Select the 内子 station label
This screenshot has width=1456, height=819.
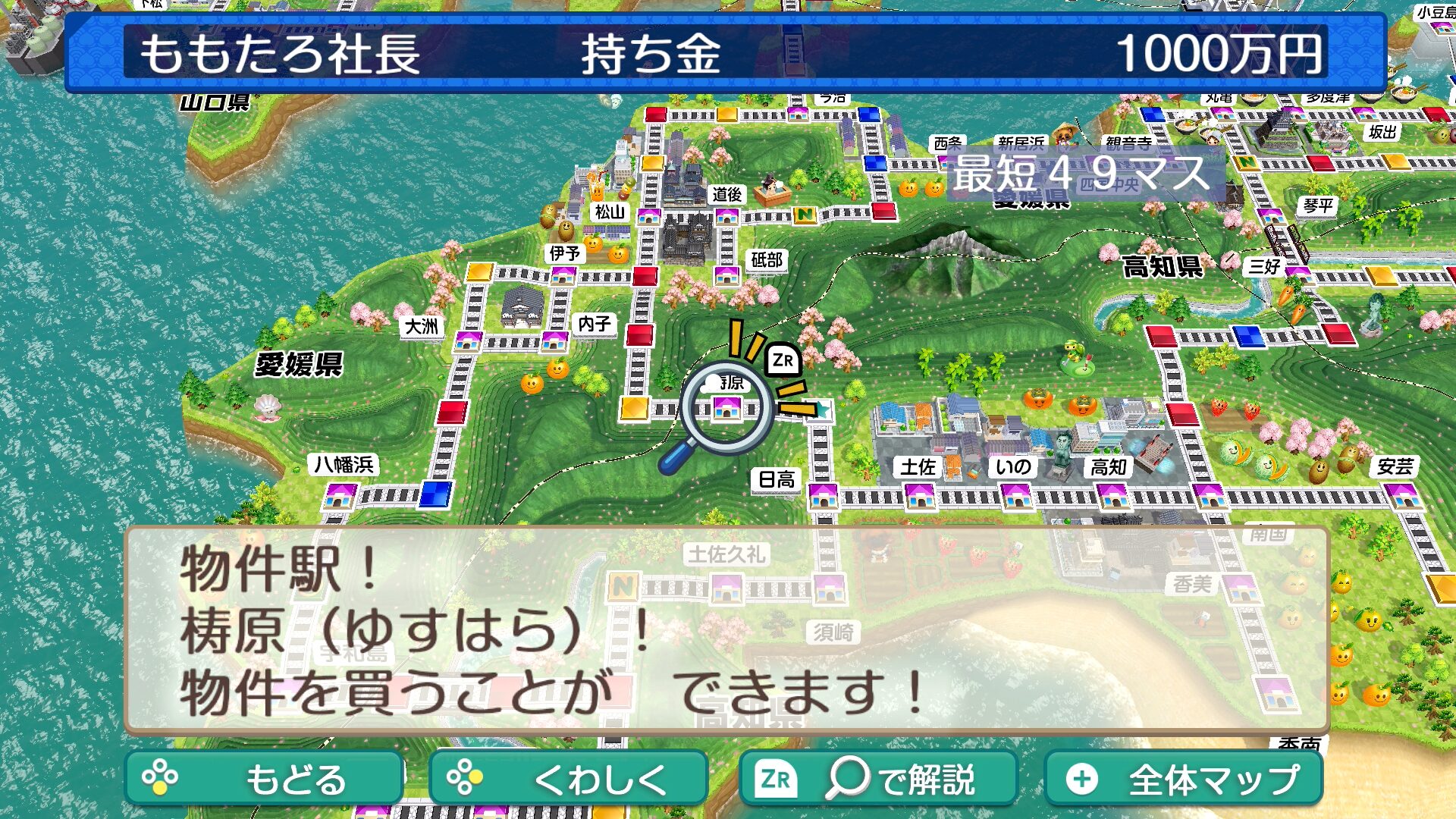594,324
